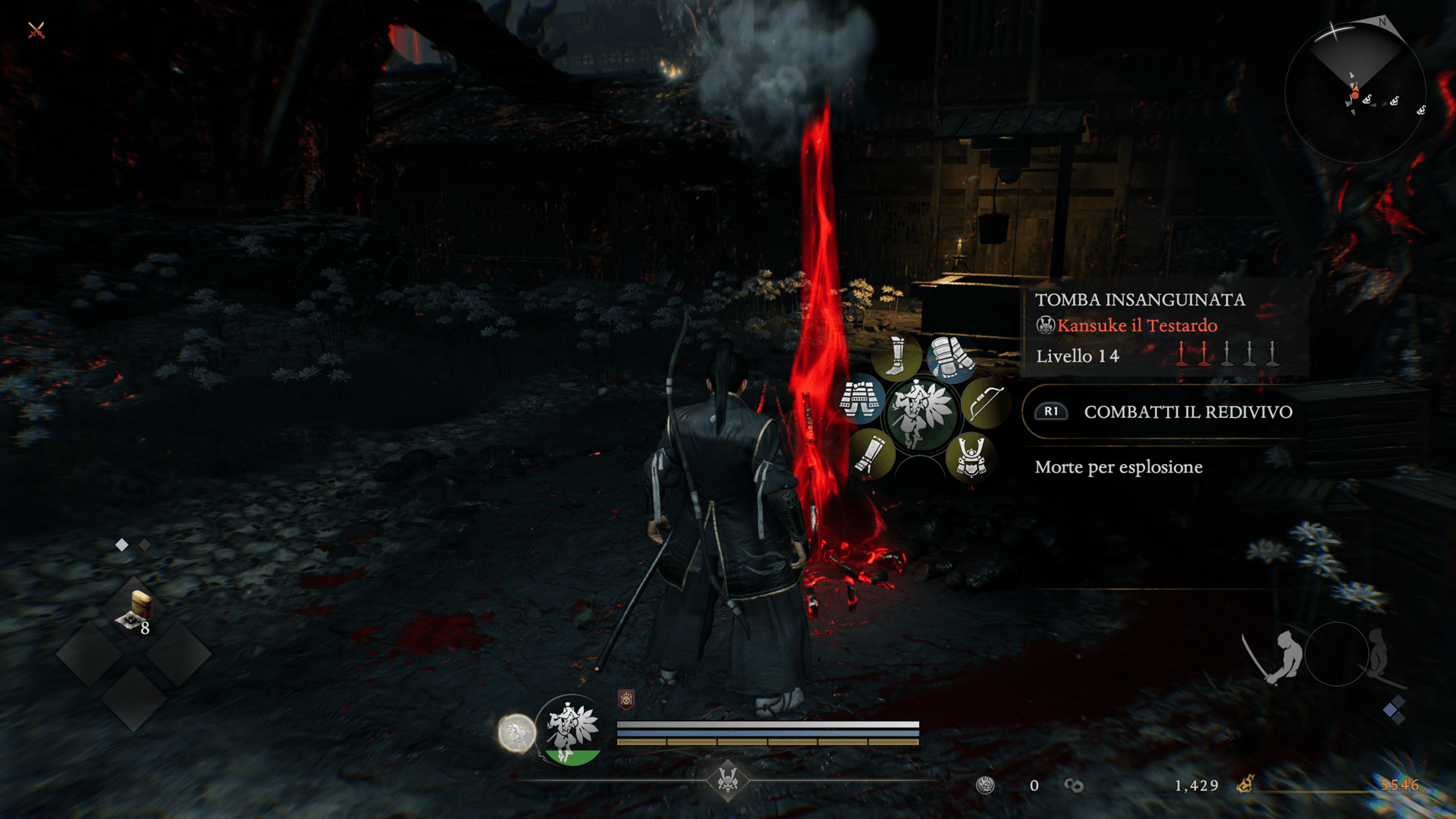Select the crouching swordsman stance icon

(x=1276, y=656)
